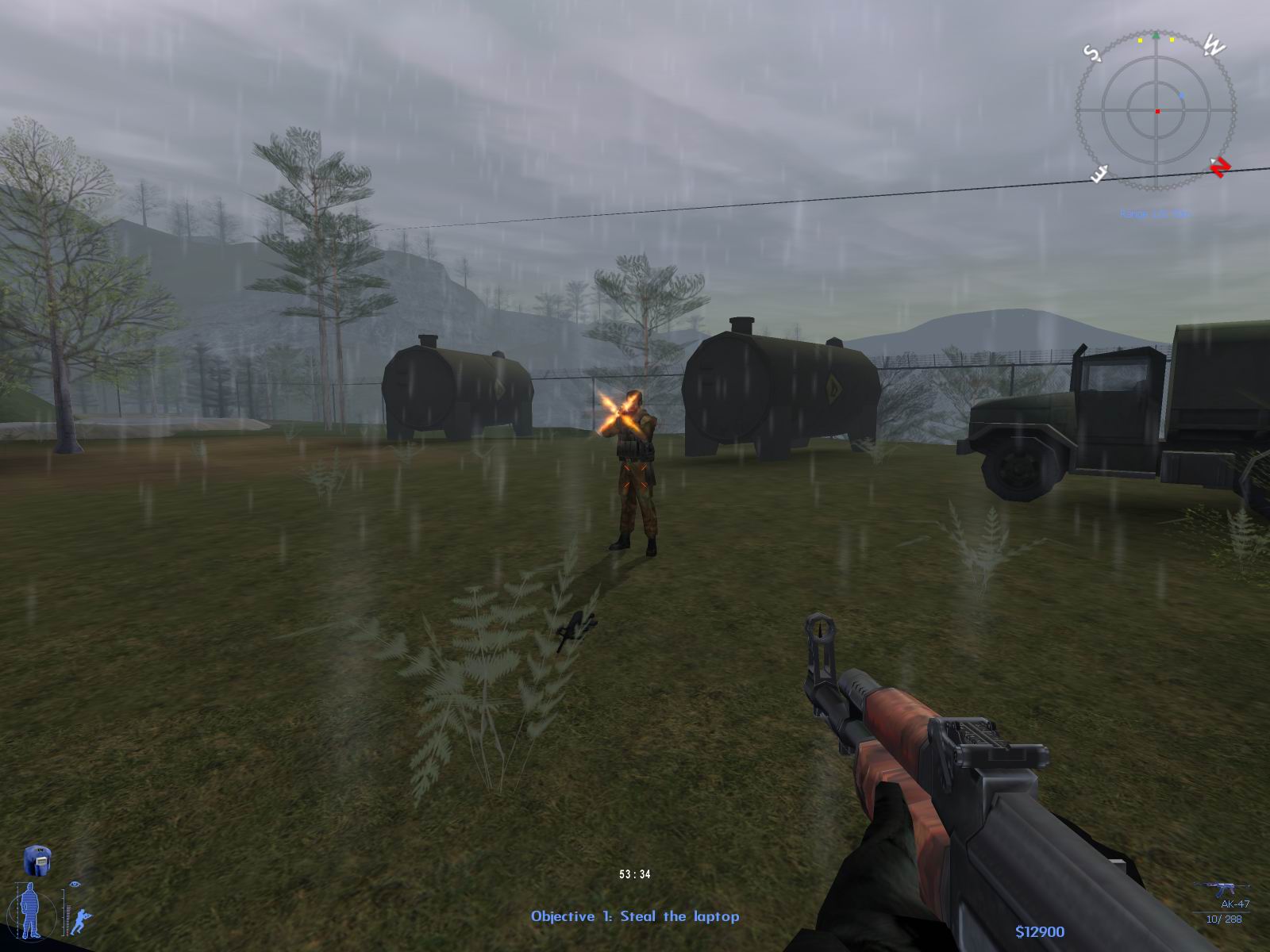Click the noise level meter bar
The image size is (1270, 952).
click(x=68, y=920)
